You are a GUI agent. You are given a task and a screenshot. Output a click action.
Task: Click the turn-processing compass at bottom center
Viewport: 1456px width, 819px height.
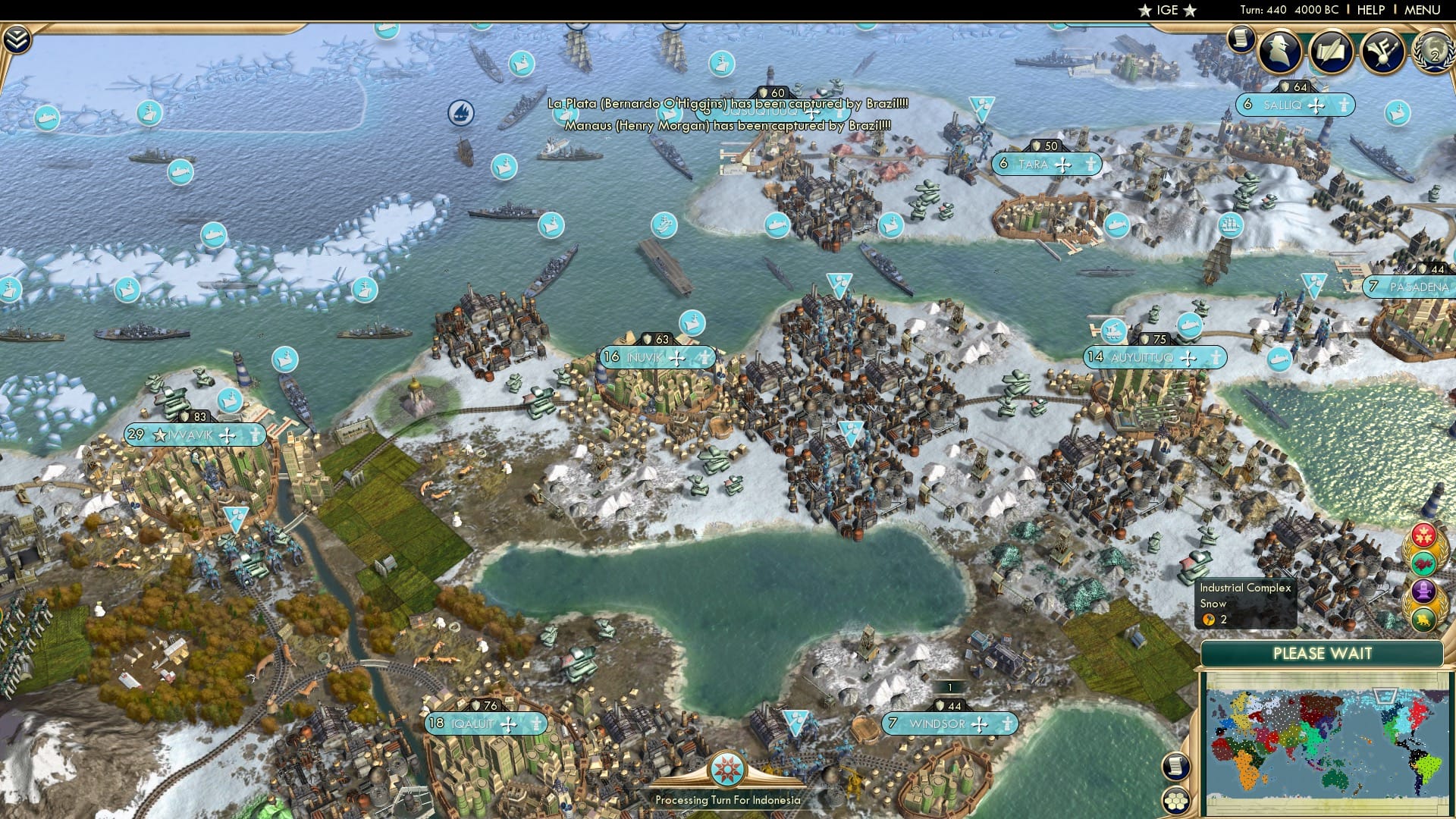(728, 770)
